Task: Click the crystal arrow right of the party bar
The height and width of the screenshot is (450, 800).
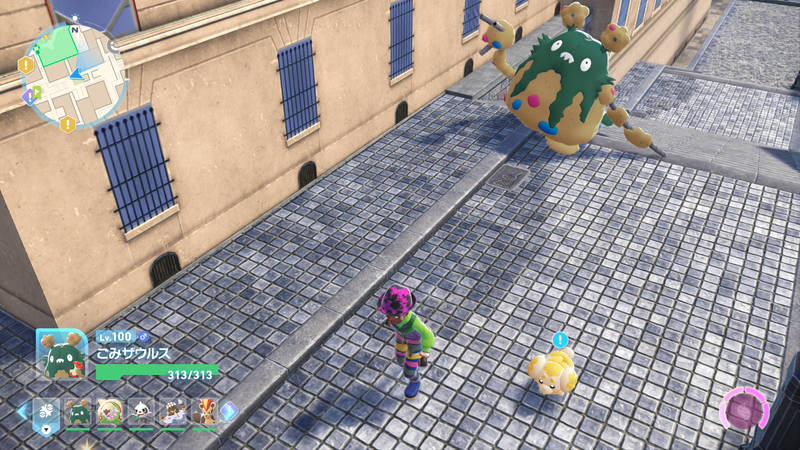Action: 230,411
